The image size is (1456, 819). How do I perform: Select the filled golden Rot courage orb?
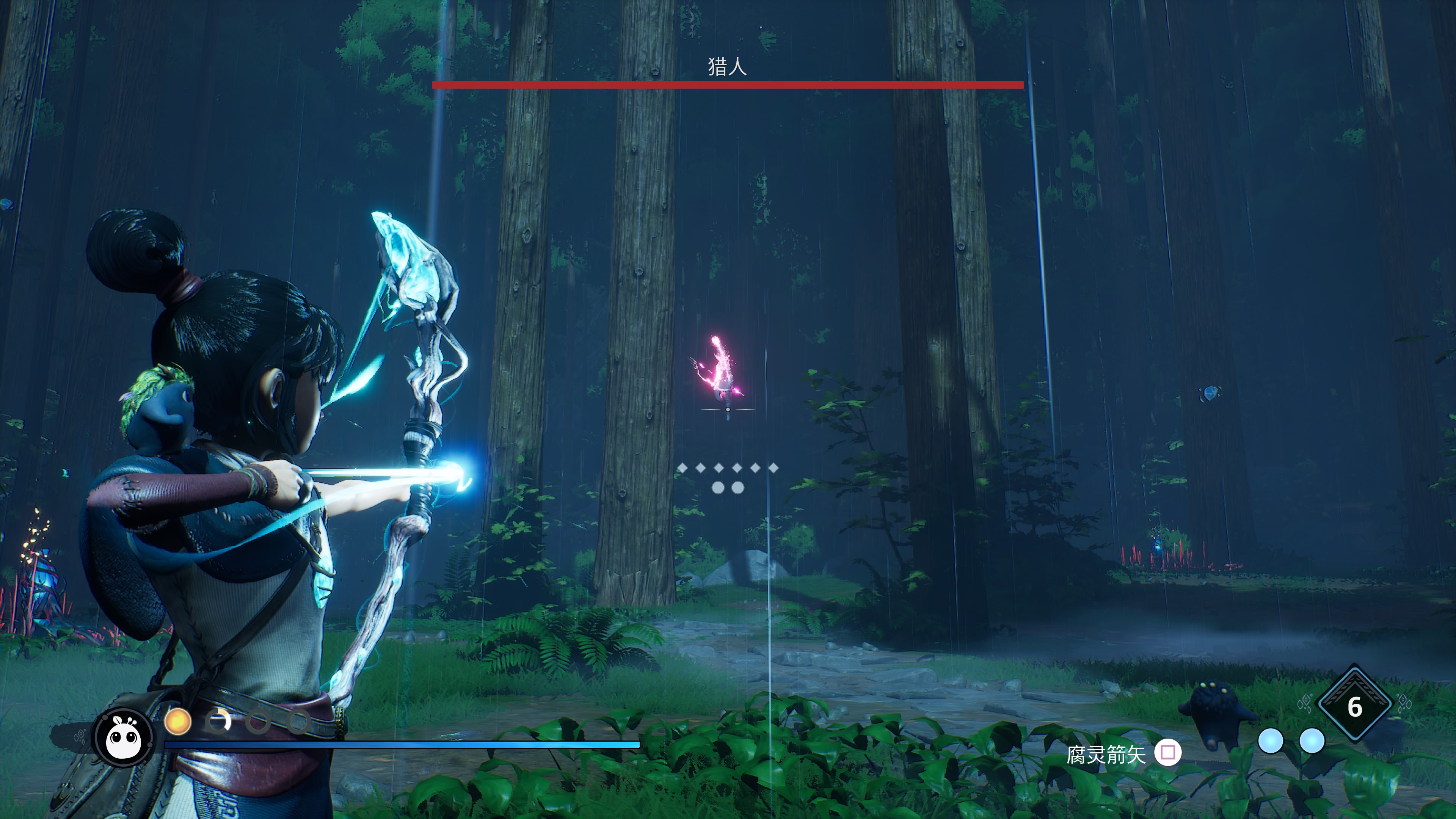pos(177,722)
